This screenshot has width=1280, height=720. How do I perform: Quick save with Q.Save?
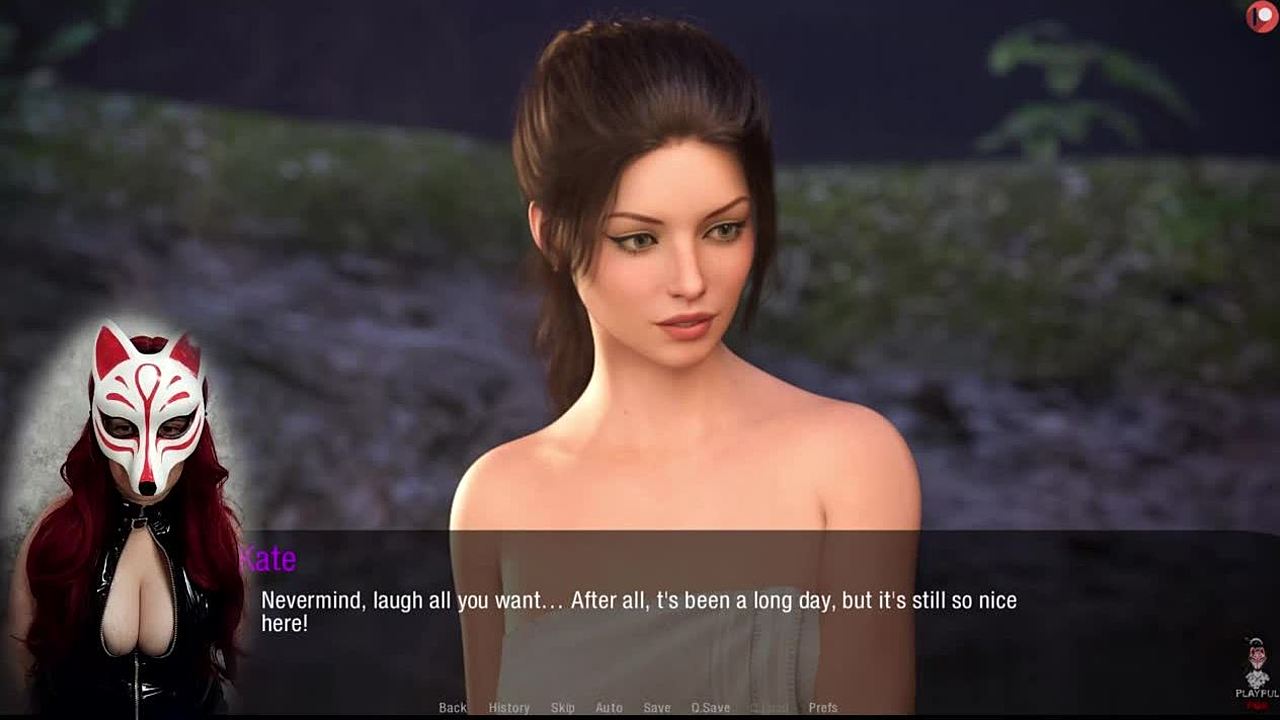tap(710, 708)
